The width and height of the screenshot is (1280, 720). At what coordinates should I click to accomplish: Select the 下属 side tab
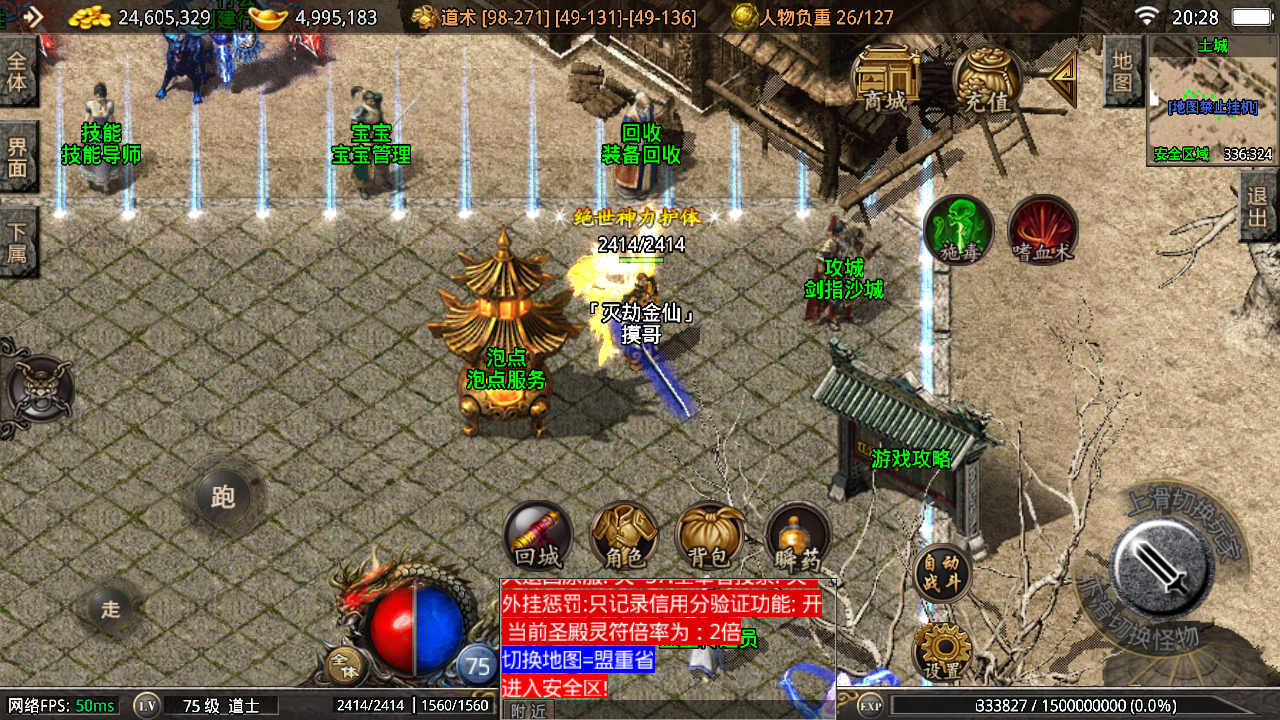(18, 241)
